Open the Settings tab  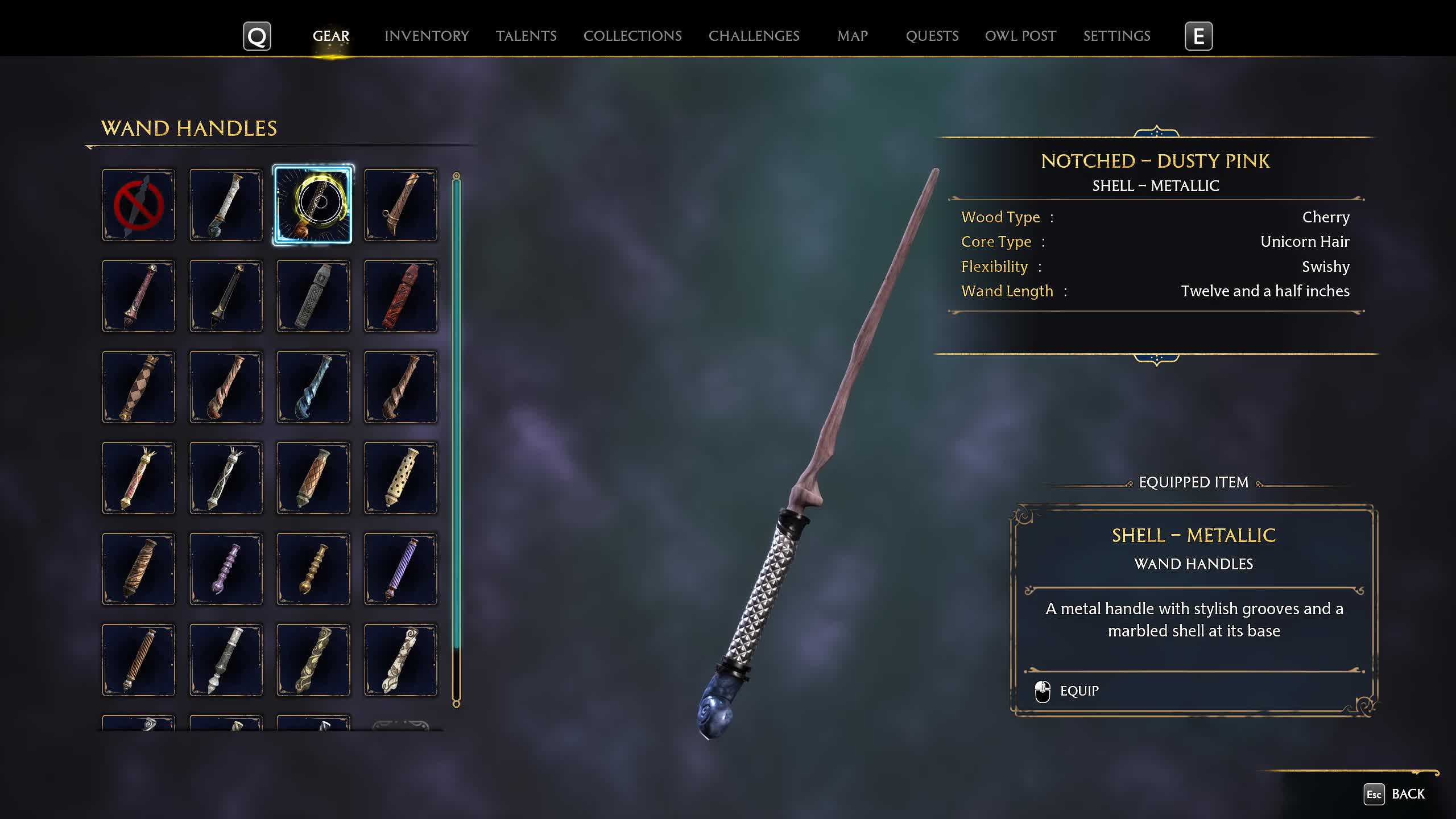click(1116, 36)
